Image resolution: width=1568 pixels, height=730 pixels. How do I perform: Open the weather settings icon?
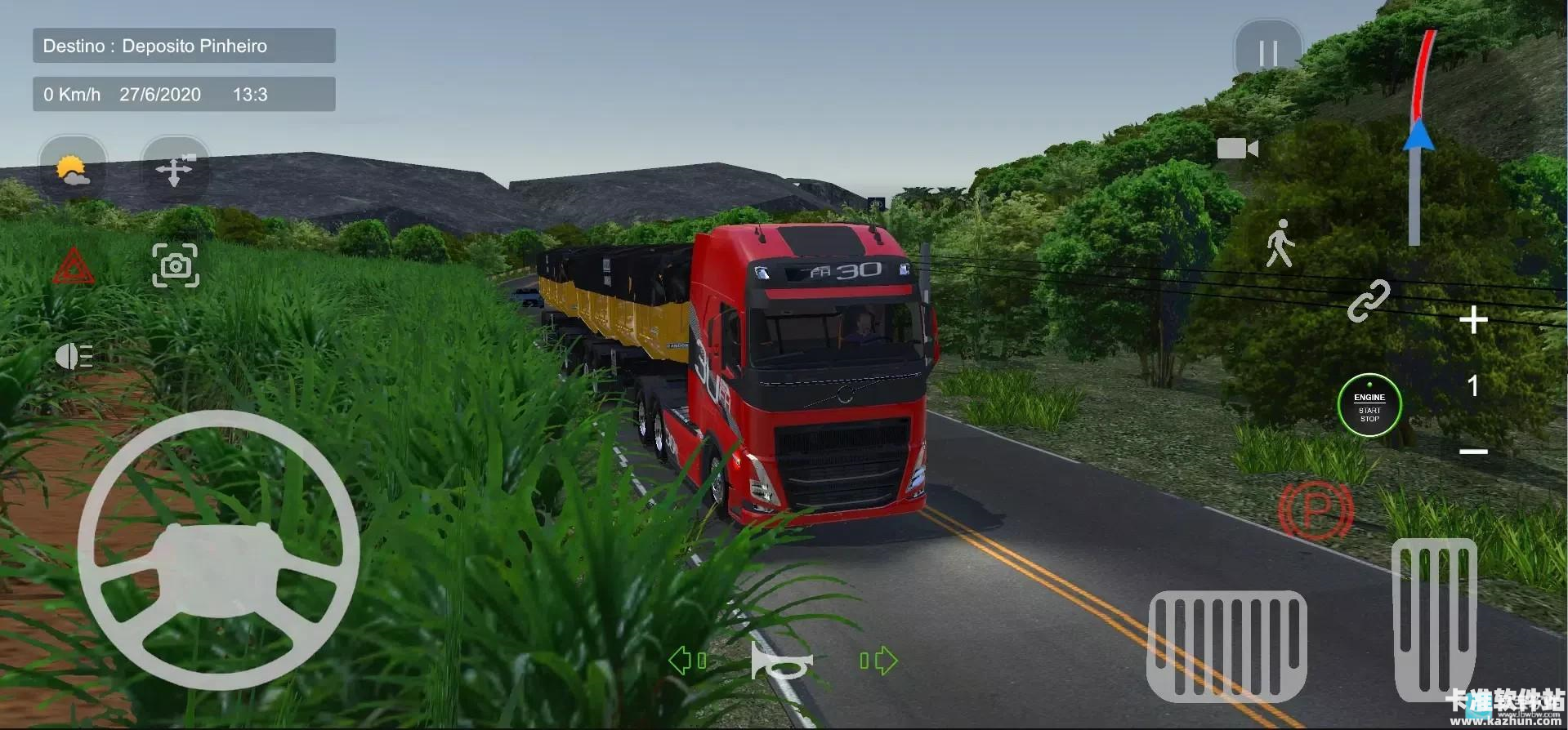[72, 169]
